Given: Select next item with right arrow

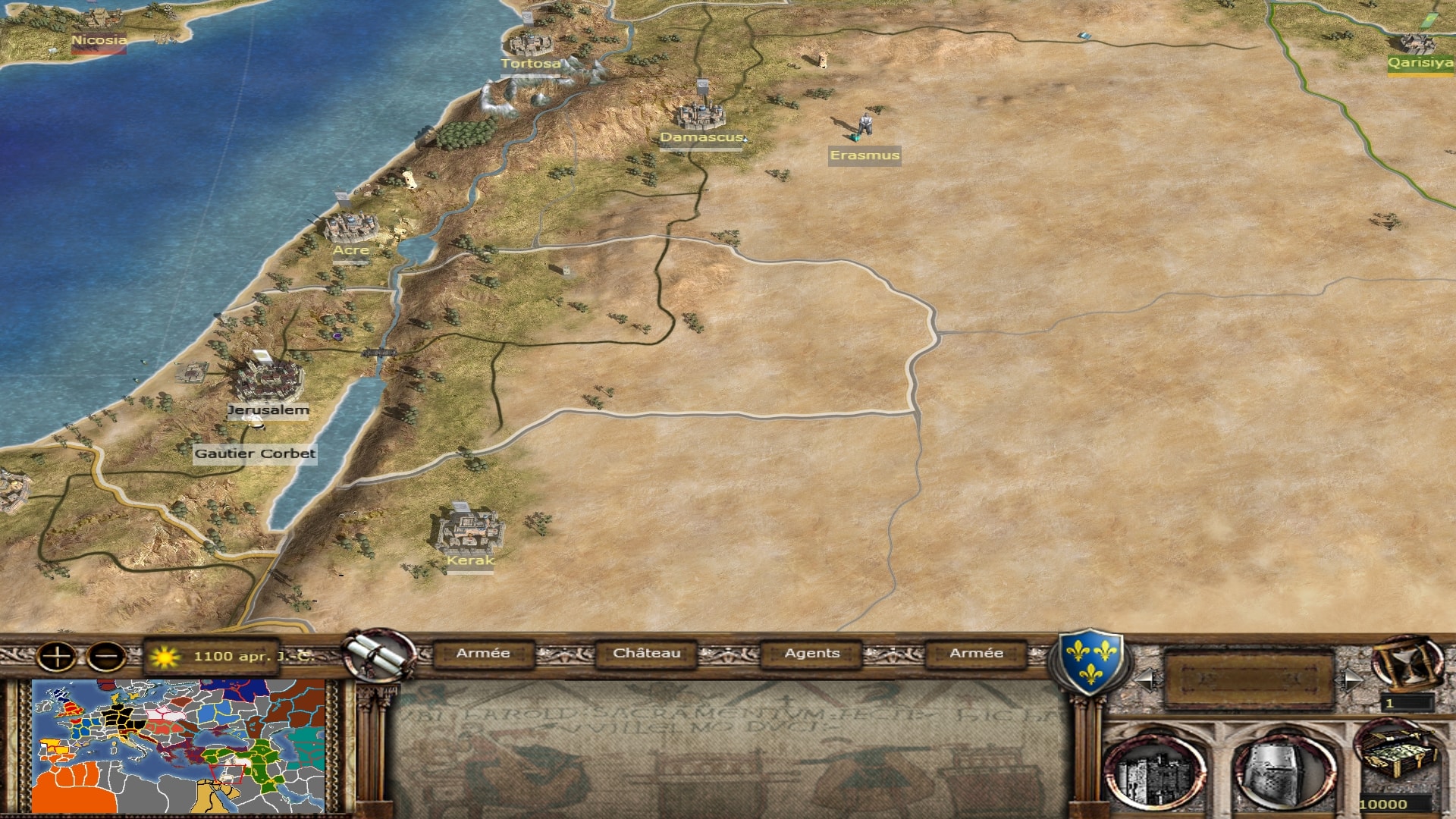Looking at the screenshot, I should coord(1351,679).
